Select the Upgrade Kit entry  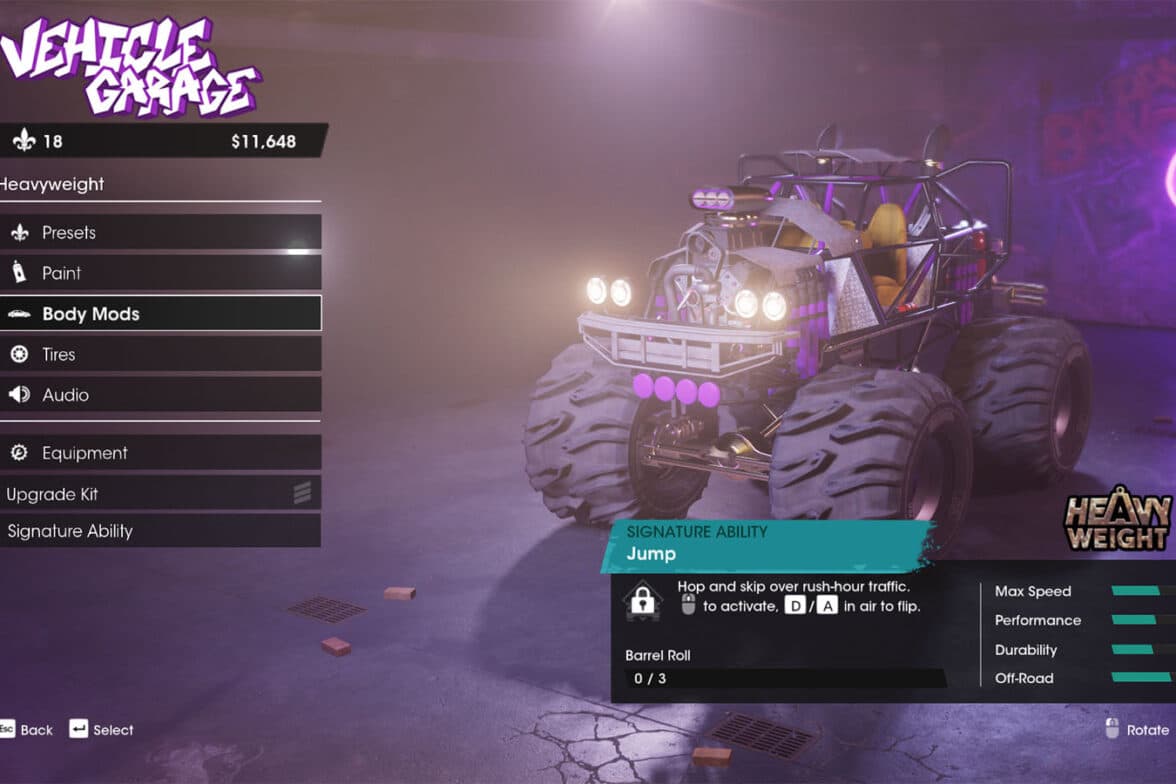(160, 494)
